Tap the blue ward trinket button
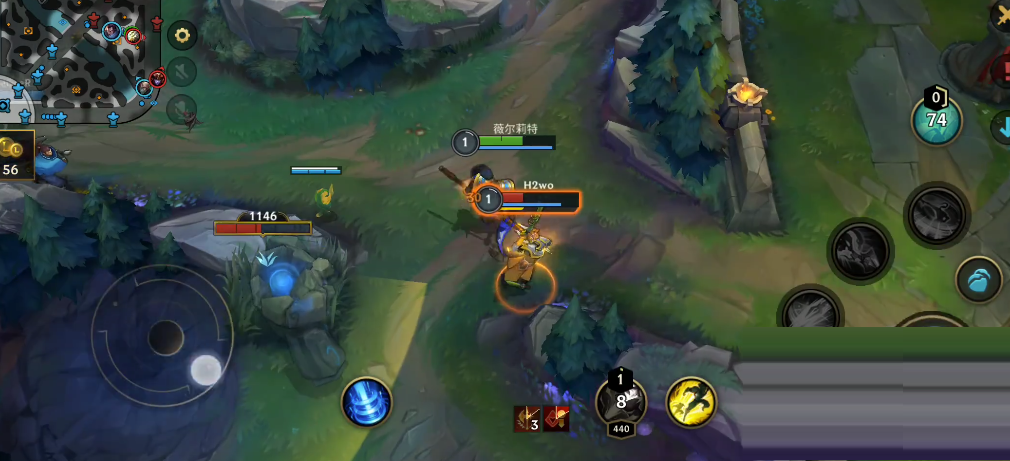The height and width of the screenshot is (461, 1010). point(980,279)
